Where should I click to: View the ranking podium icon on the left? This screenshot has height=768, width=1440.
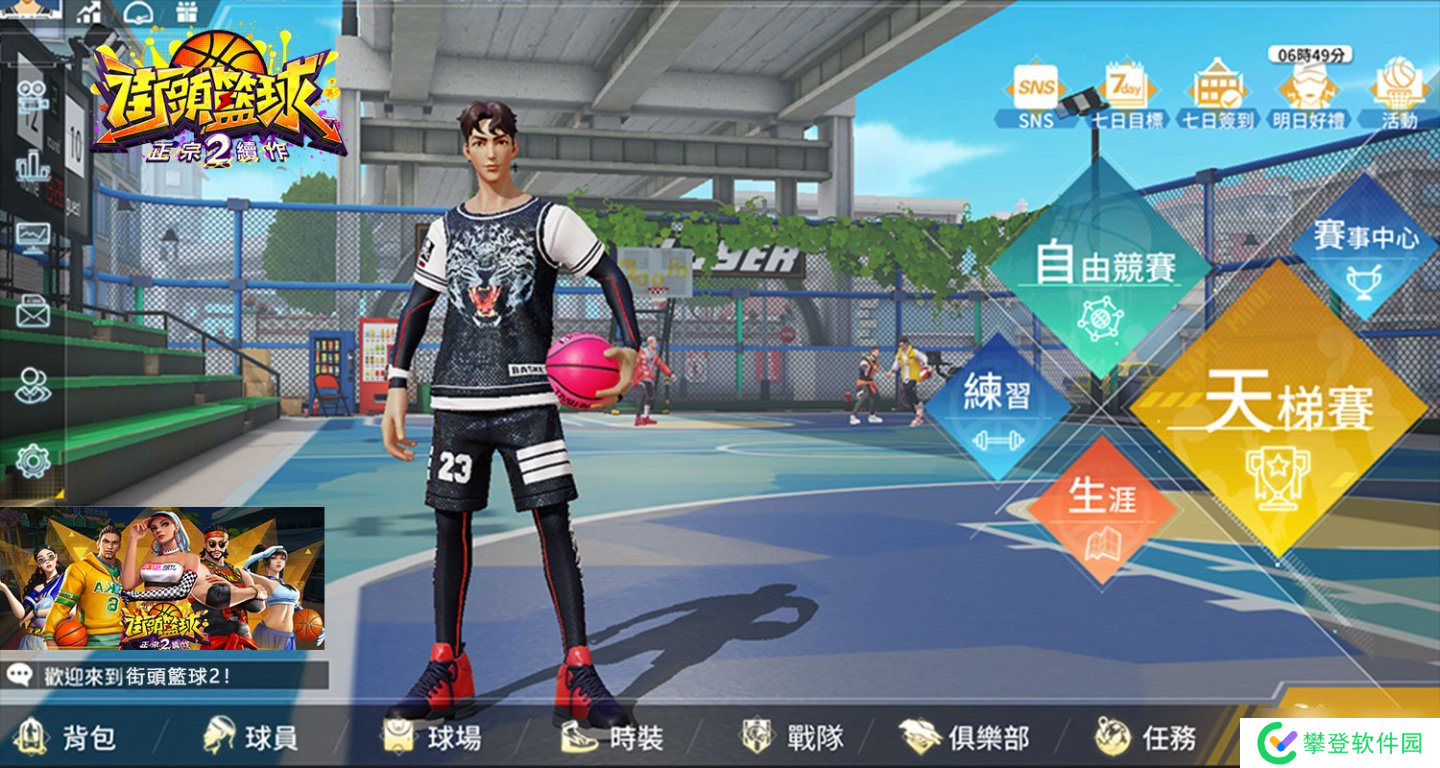32,167
